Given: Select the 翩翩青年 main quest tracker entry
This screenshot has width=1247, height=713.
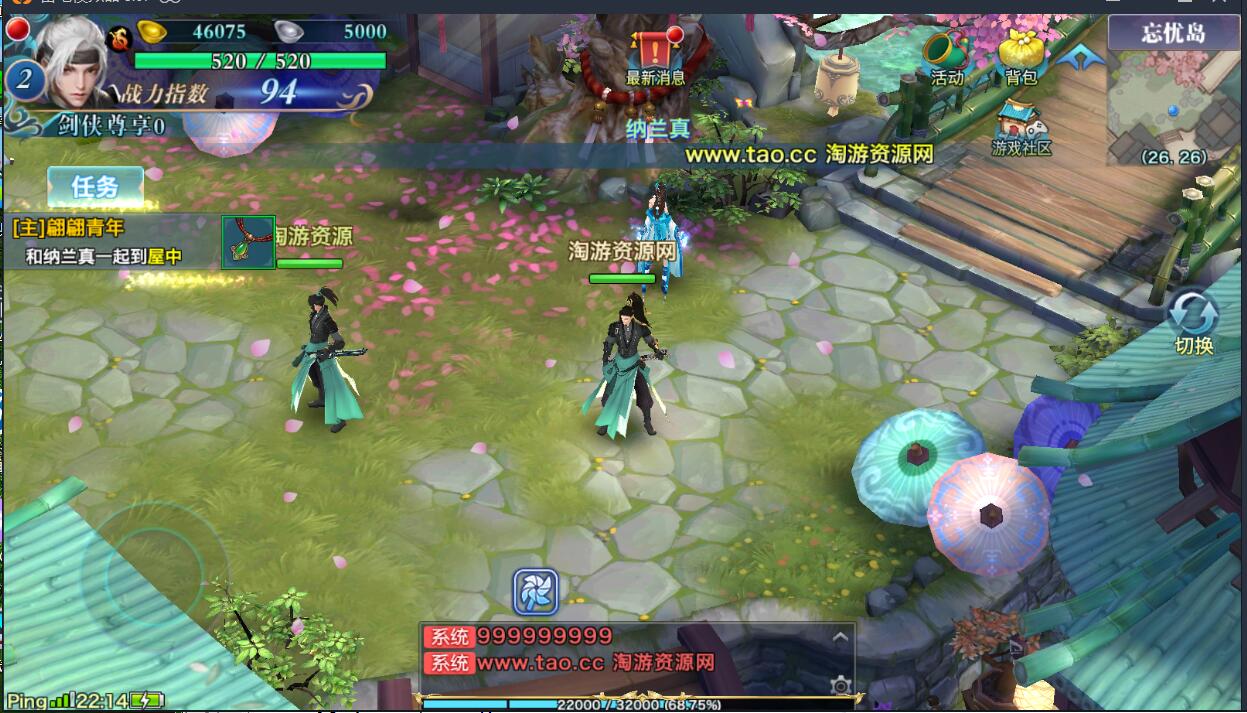Looking at the screenshot, I should pos(68,229).
